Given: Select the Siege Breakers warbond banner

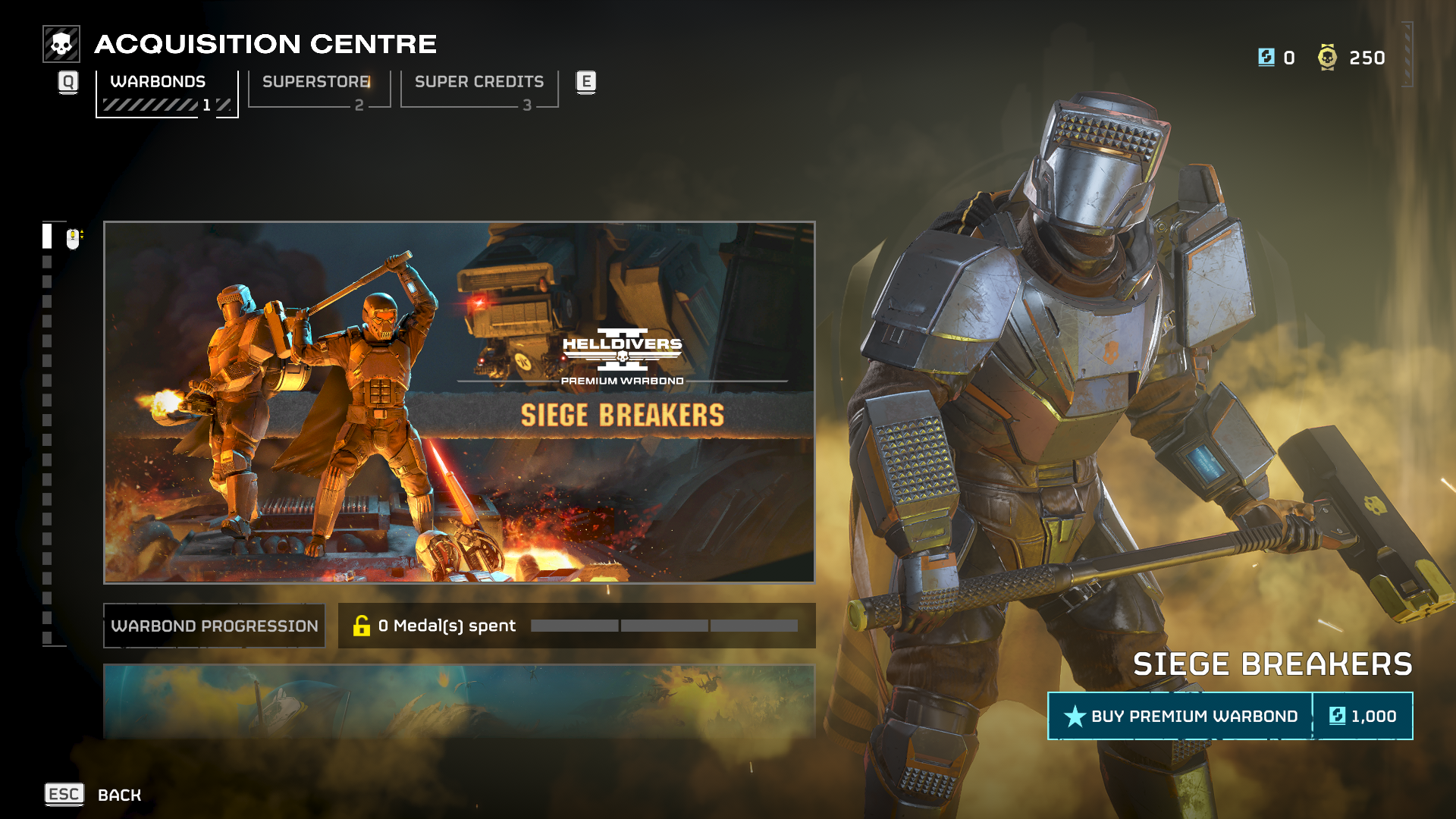Looking at the screenshot, I should tap(459, 402).
